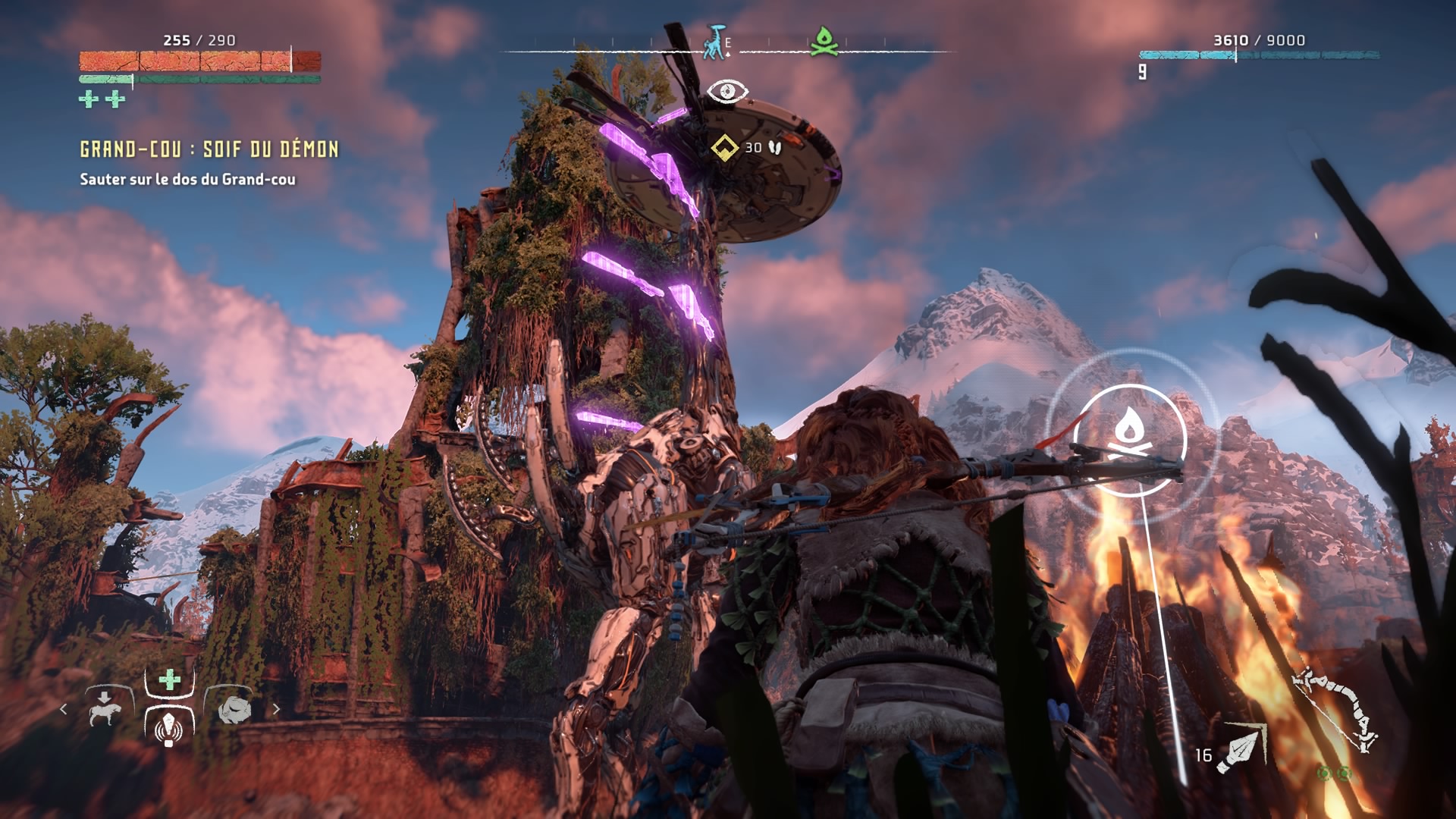1456x819 pixels.
Task: Use the green cross healing slot
Action: pos(169,679)
